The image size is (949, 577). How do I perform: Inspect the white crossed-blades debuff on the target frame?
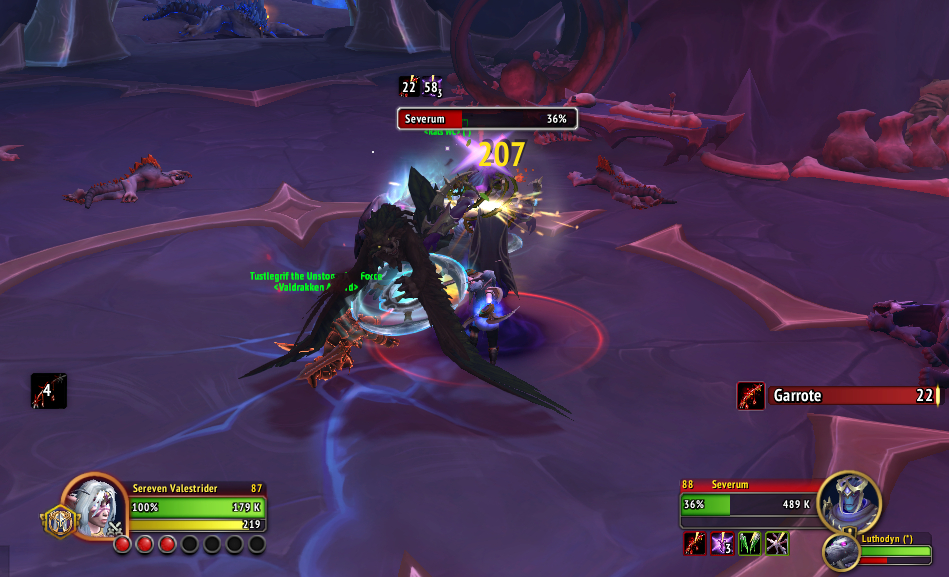(776, 544)
